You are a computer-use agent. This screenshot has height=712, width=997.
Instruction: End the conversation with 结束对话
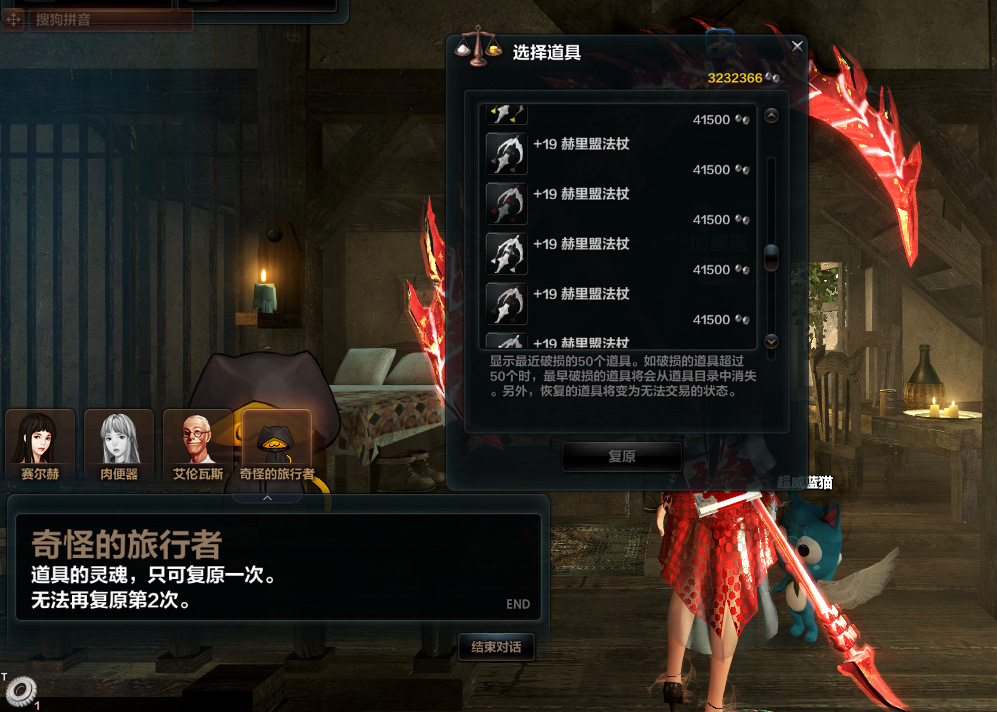tap(496, 647)
